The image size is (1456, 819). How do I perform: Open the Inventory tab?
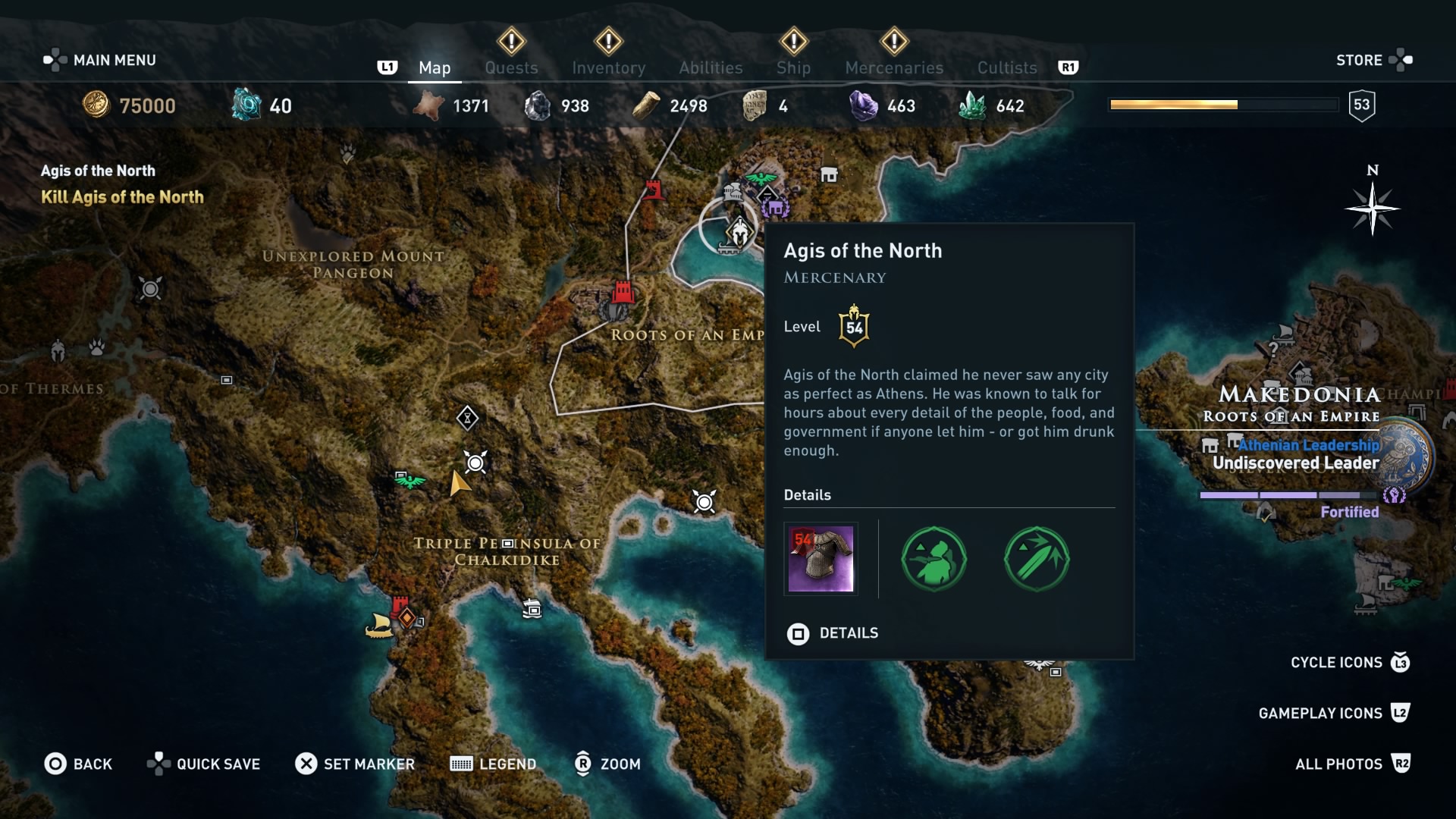[608, 67]
